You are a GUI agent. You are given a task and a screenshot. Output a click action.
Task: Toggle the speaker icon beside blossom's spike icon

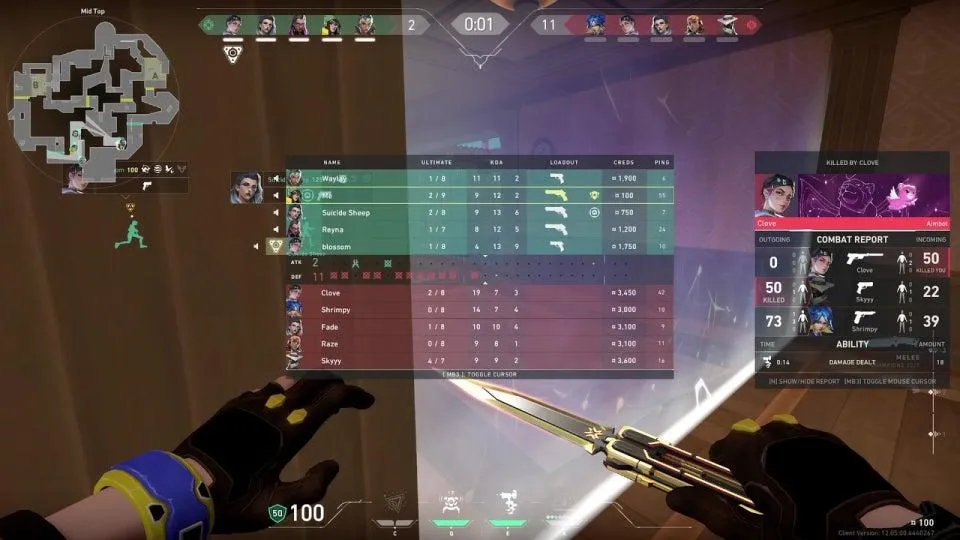[x=257, y=246]
